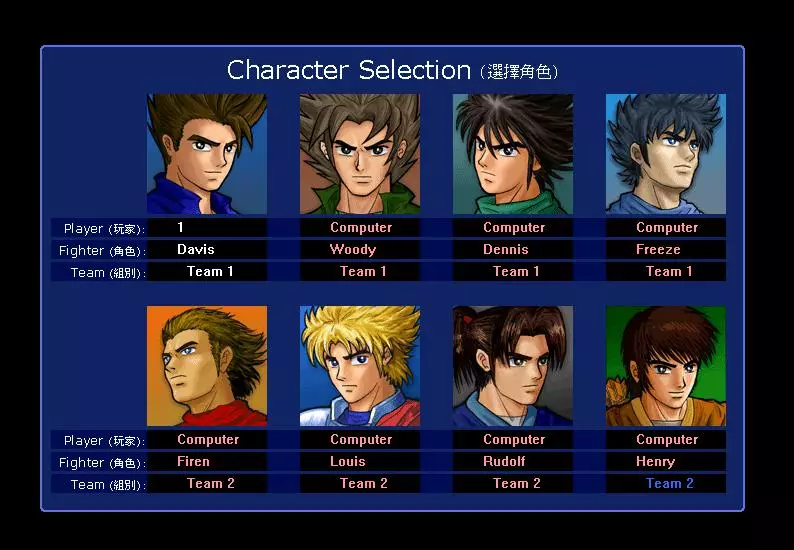The width and height of the screenshot is (794, 550).
Task: Click the Player field showing "1"
Action: (x=207, y=228)
